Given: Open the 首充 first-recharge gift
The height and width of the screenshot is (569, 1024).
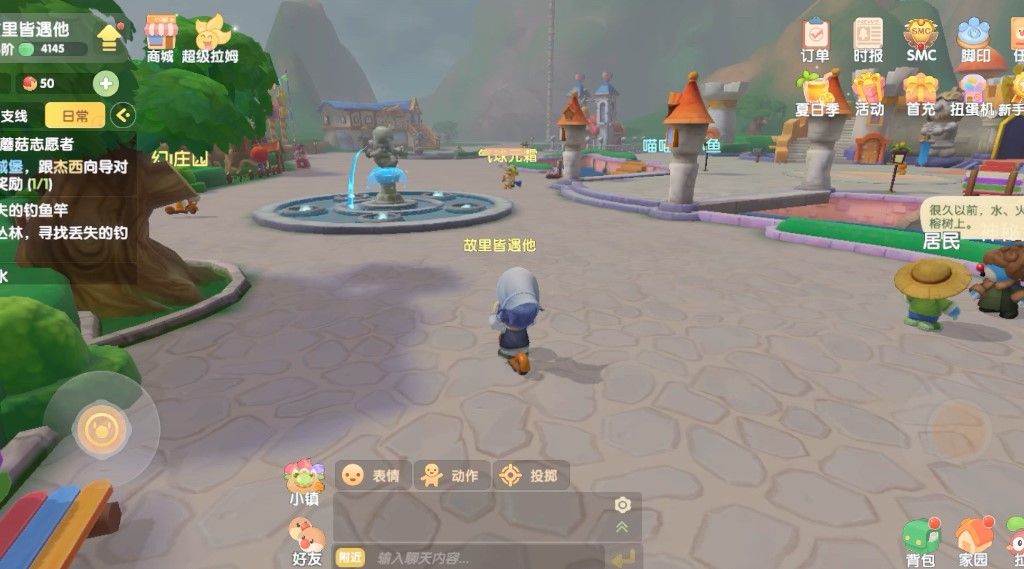Looking at the screenshot, I should click(x=921, y=93).
